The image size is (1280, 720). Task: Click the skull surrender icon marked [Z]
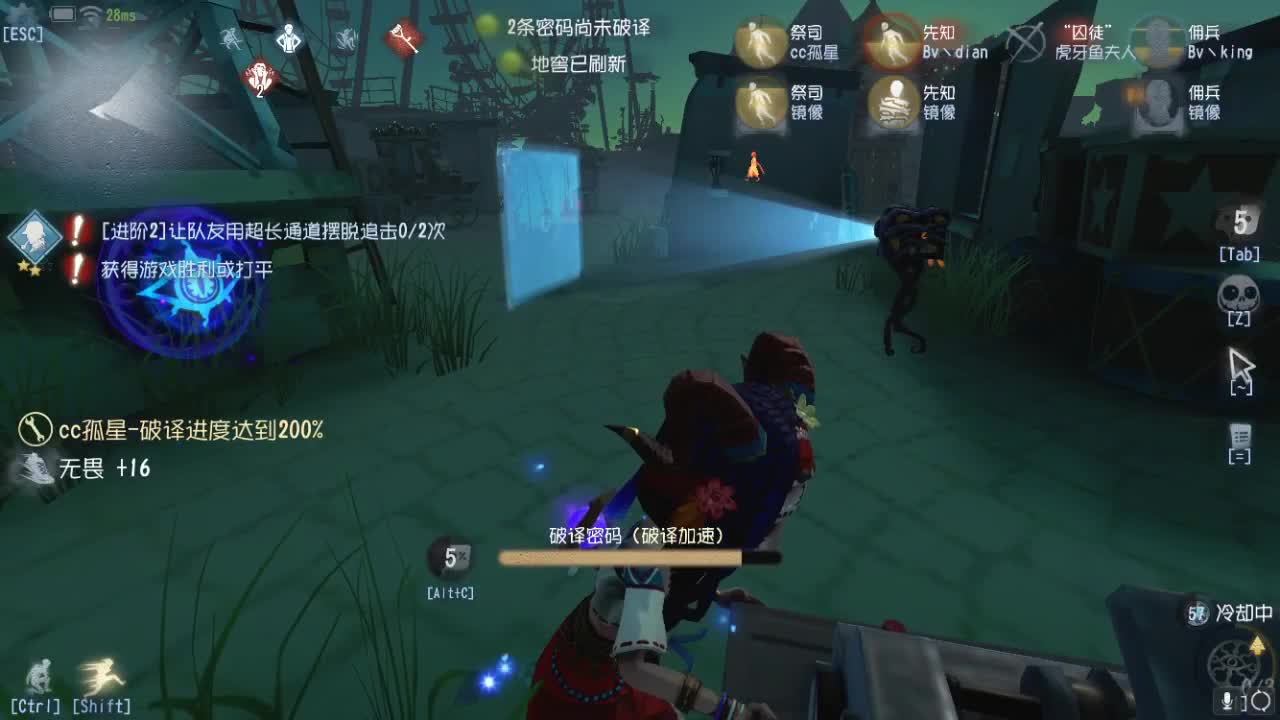click(x=1237, y=295)
